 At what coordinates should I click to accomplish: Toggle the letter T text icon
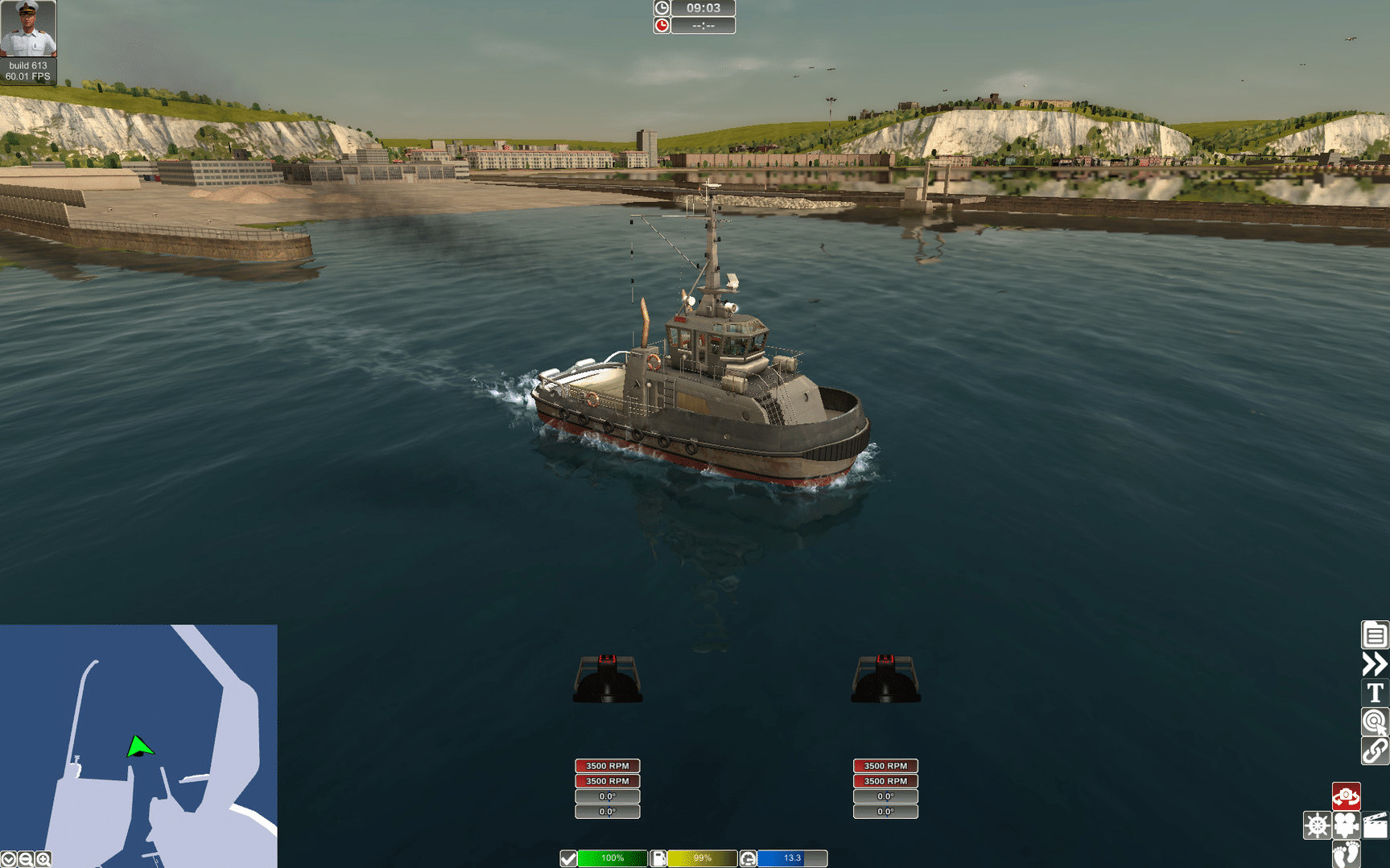point(1374,693)
